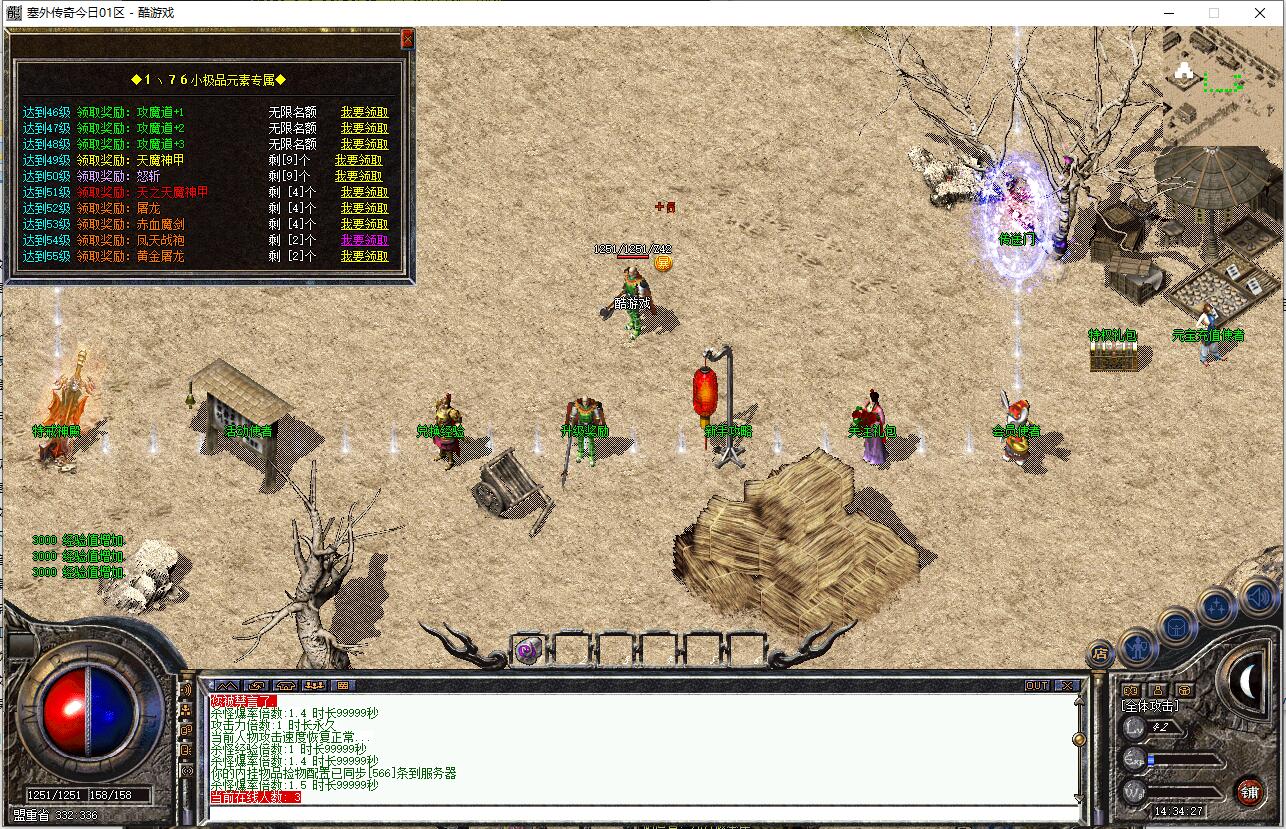Click the OUT button above chat
Image resolution: width=1286 pixels, height=829 pixels.
[1037, 686]
